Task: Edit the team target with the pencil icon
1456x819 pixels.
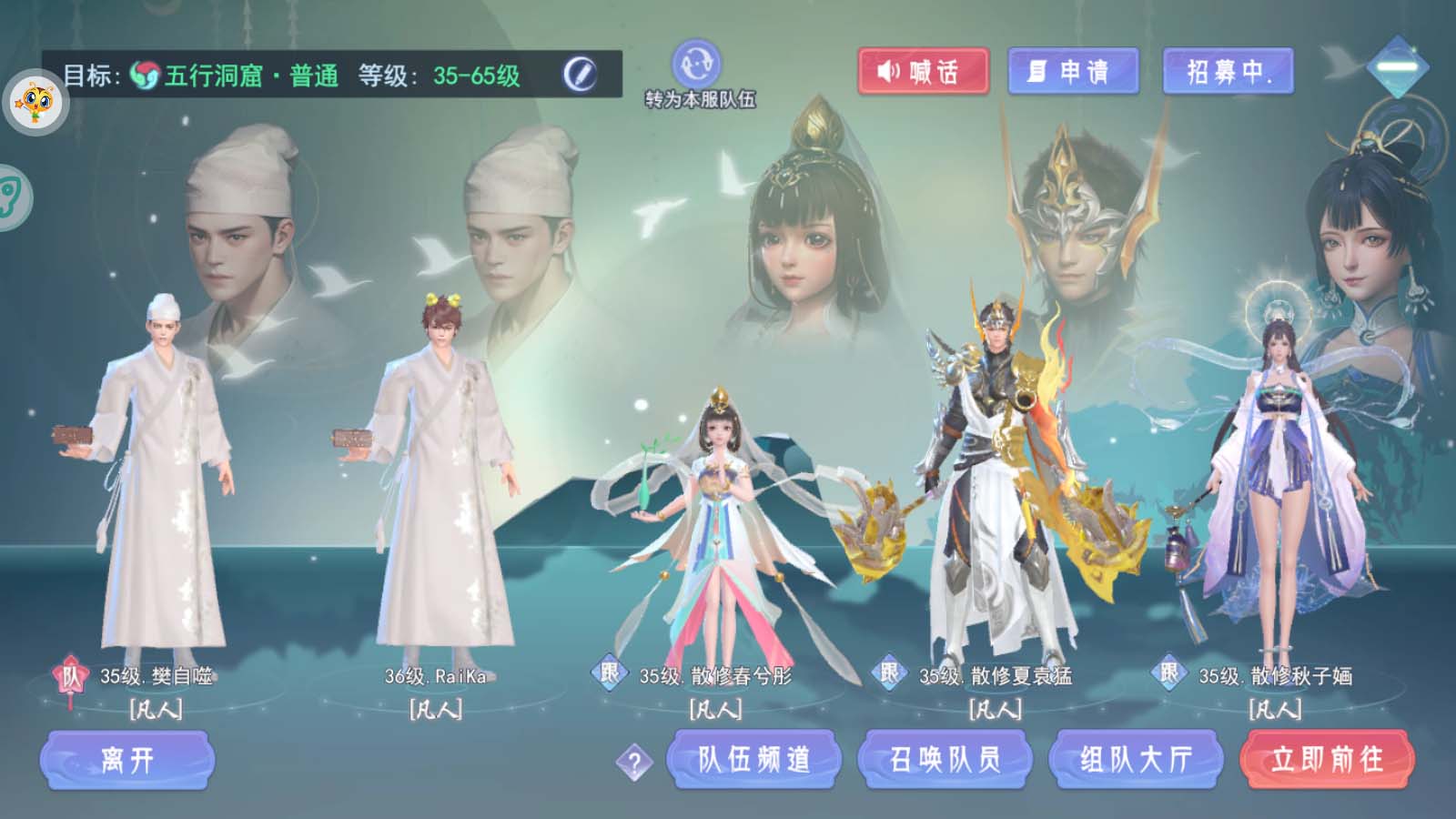Action: tap(580, 74)
